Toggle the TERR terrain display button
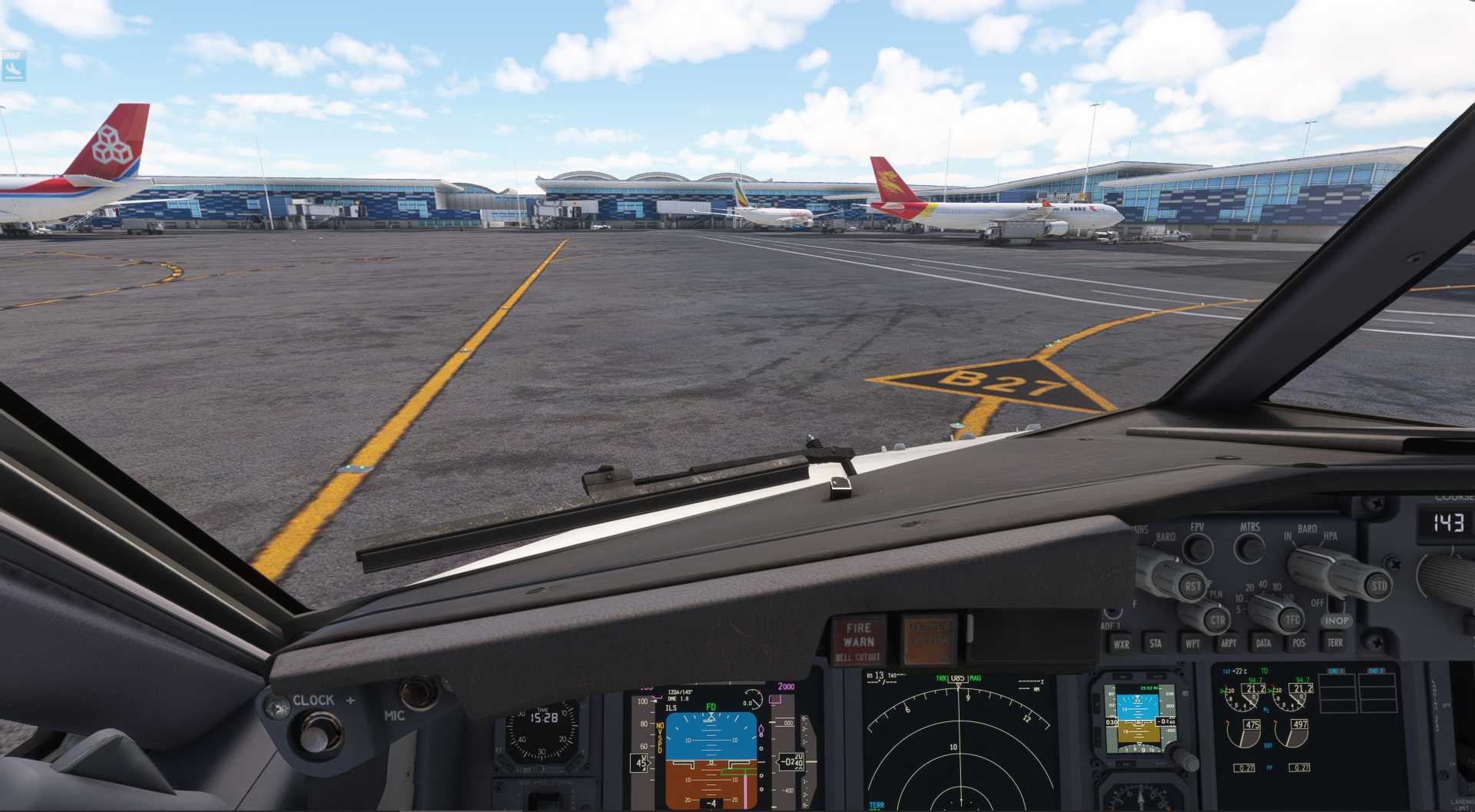 (1335, 642)
